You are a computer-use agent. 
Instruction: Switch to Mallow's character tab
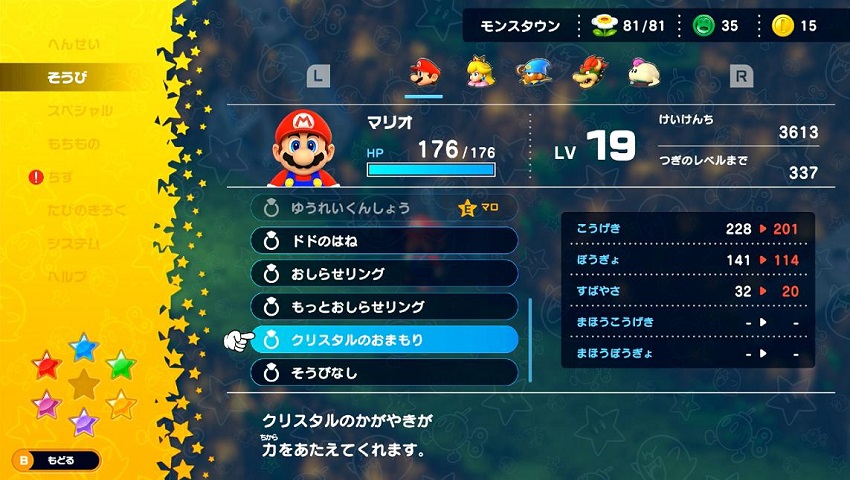point(641,73)
